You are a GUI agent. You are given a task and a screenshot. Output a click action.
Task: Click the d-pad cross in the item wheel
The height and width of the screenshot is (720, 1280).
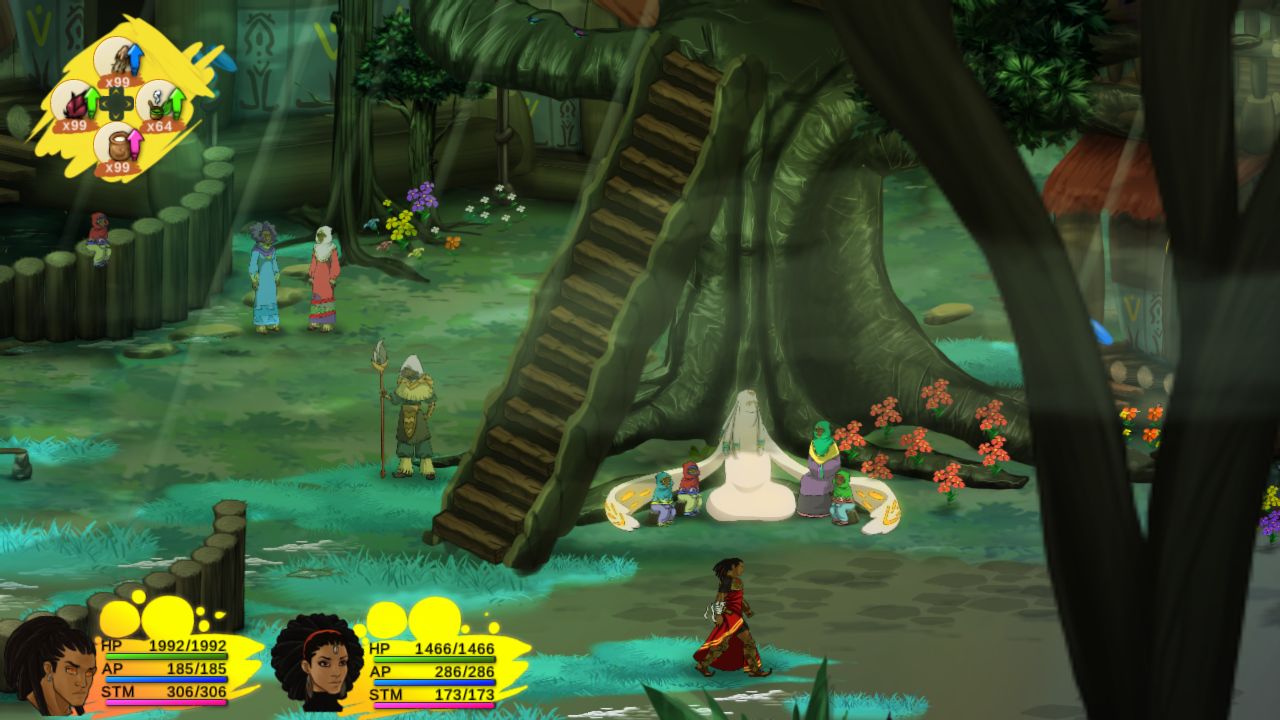(x=116, y=102)
